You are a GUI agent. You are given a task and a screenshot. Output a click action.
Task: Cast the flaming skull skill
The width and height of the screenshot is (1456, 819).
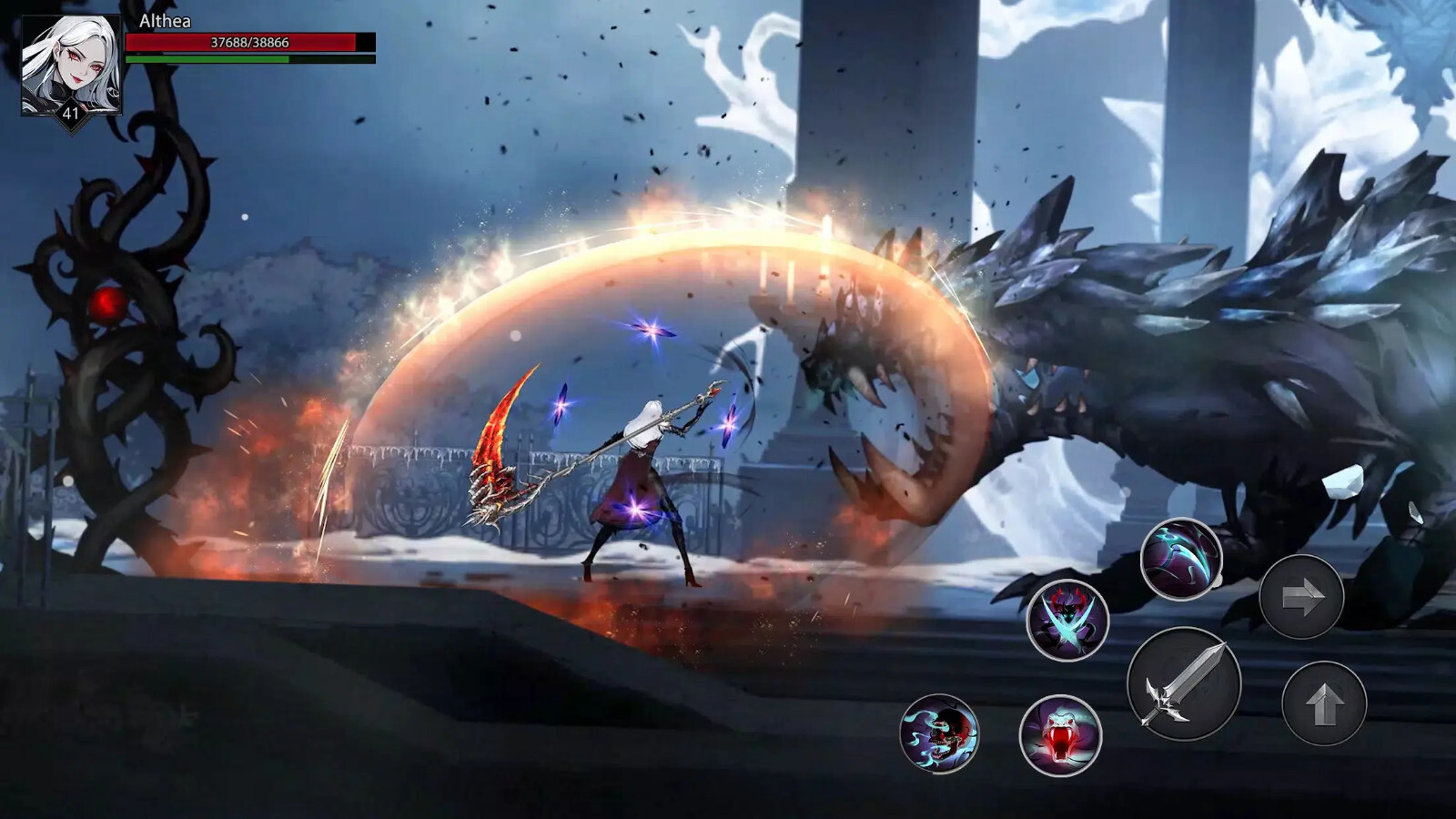pos(939,733)
